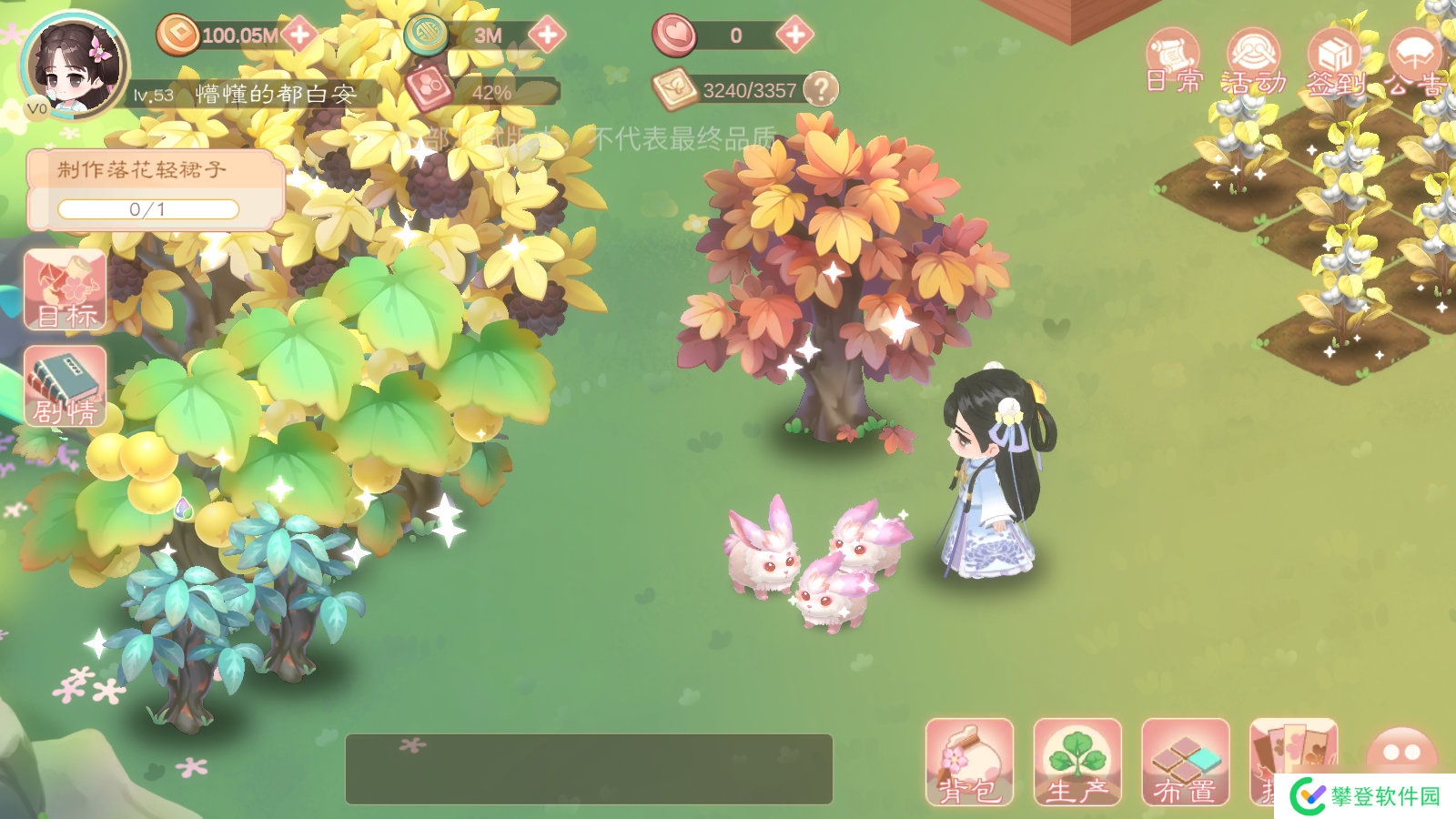
Task: Open the 活动 events menu
Action: coord(1254,62)
